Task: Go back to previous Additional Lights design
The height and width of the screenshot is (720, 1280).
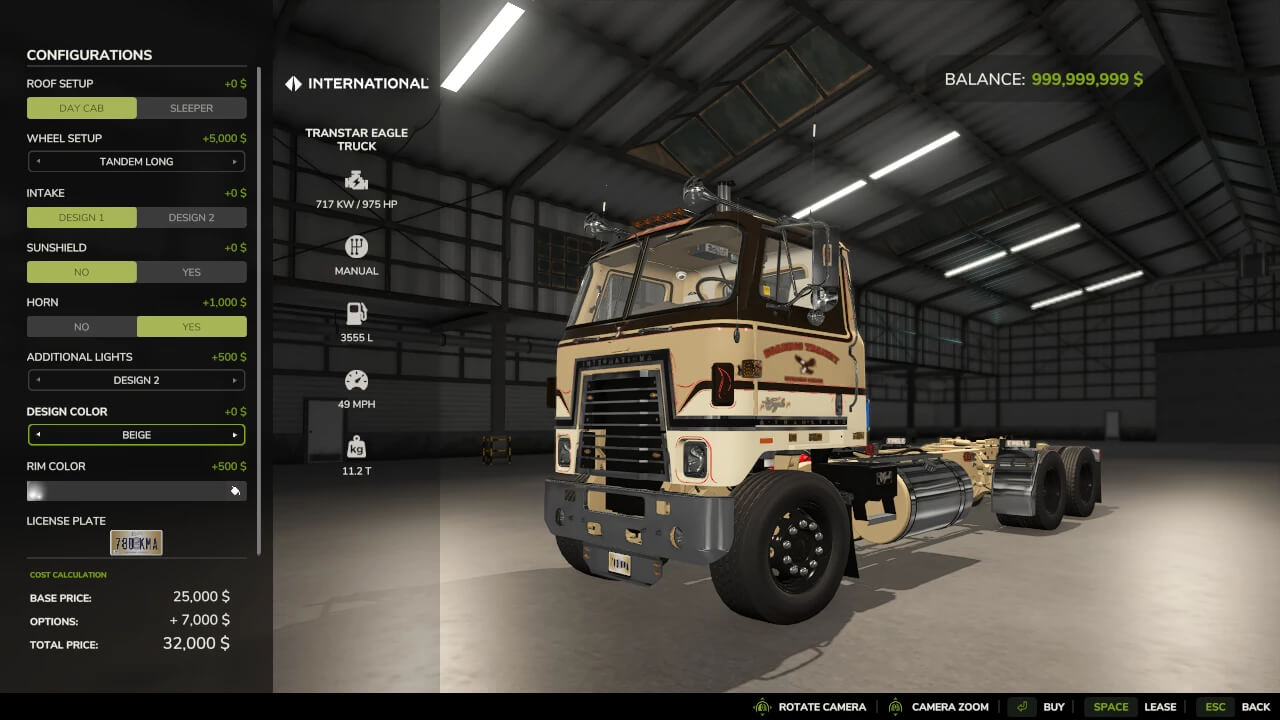Action: [38, 381]
